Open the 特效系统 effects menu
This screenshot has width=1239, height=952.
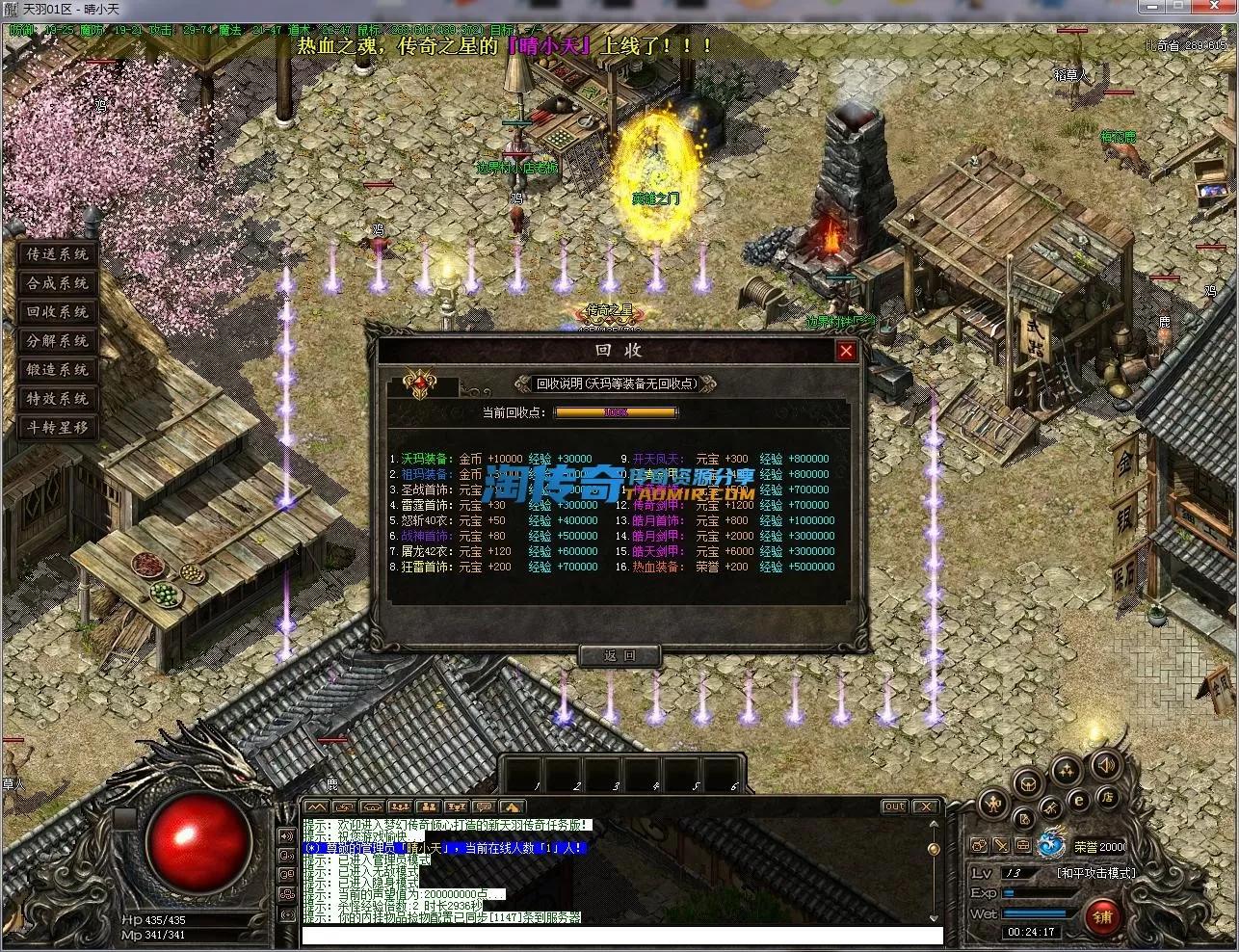click(x=58, y=399)
